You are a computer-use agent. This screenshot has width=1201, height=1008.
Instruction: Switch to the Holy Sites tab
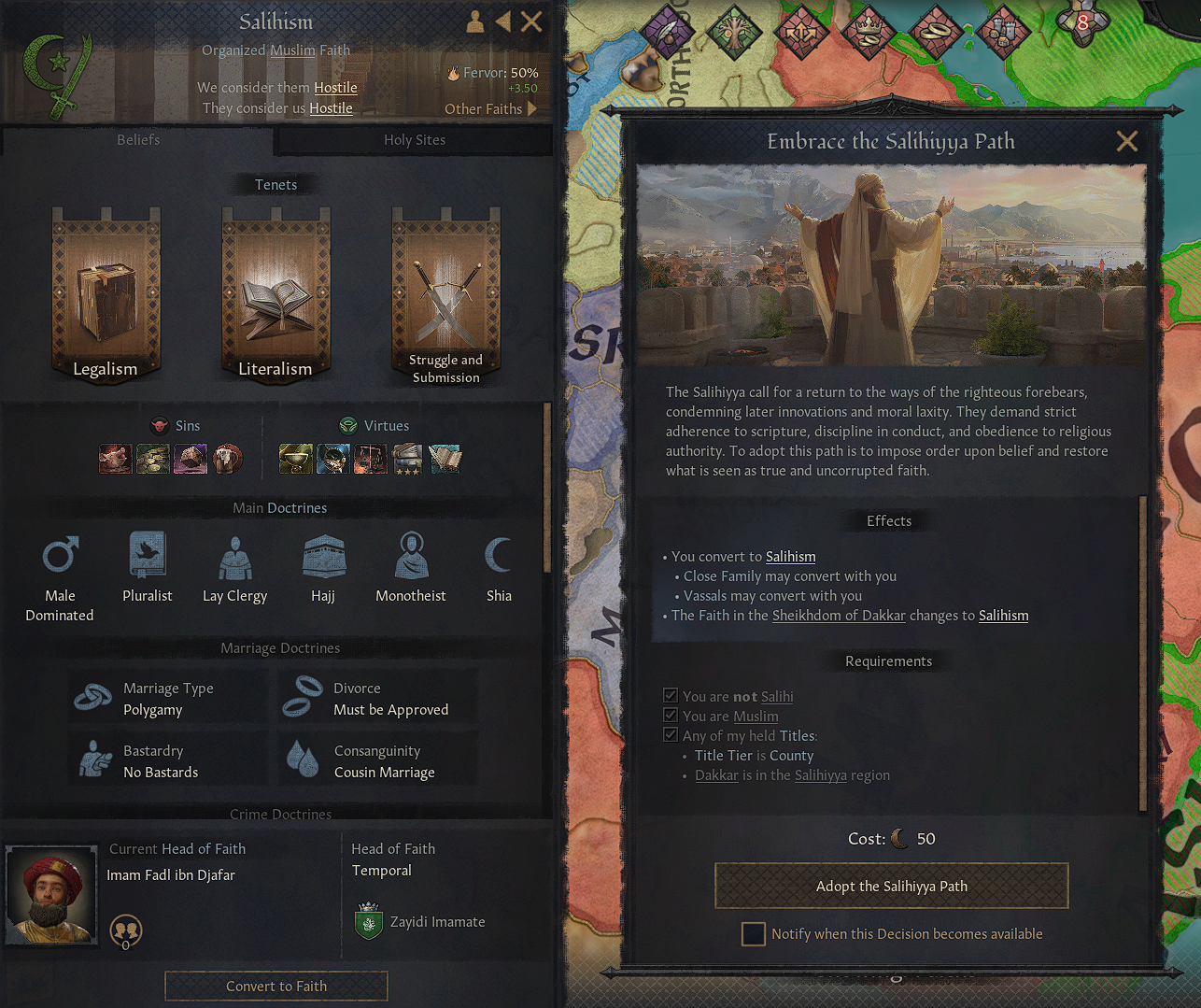[414, 140]
